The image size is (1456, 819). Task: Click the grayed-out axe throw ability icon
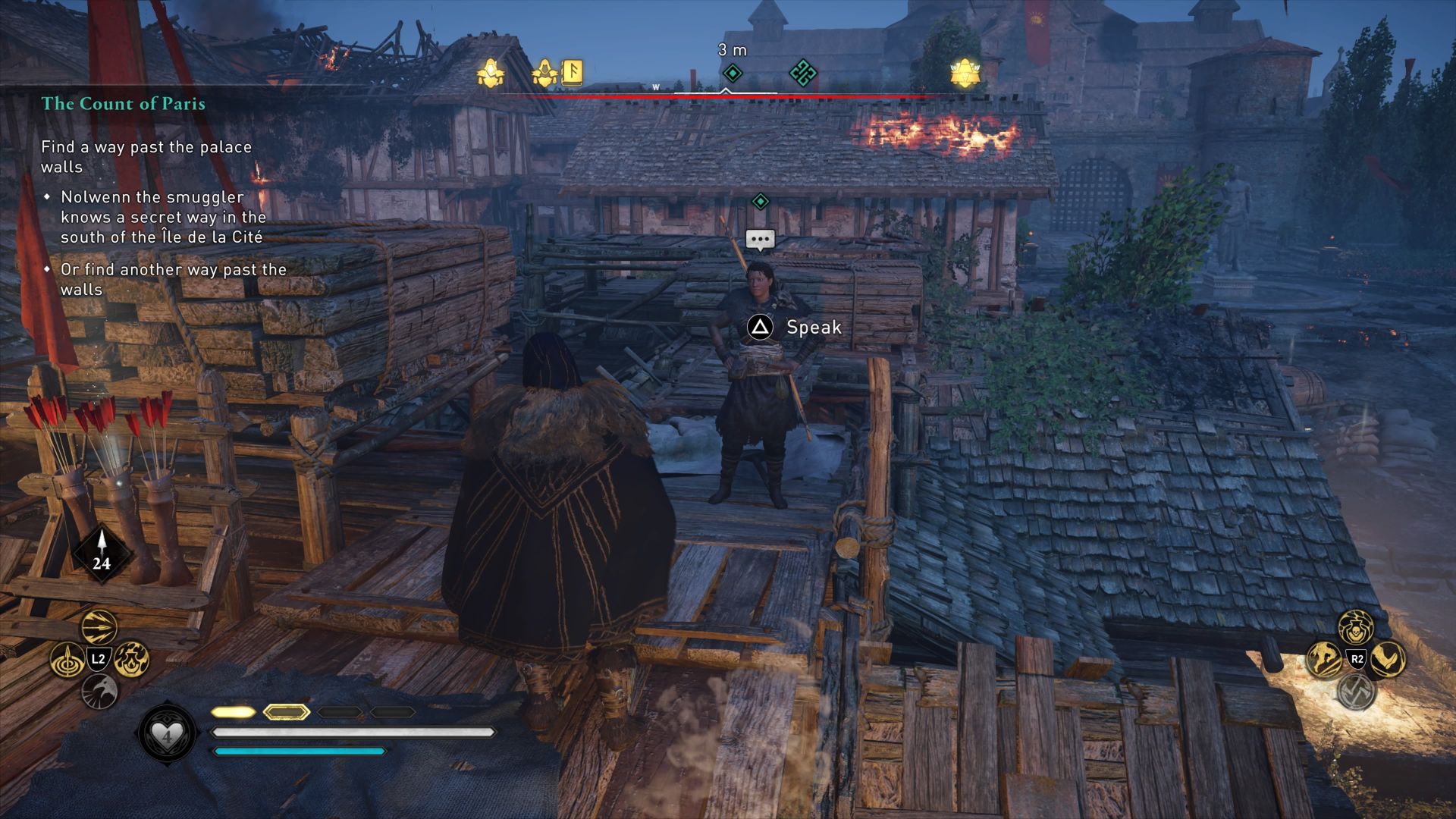tap(1356, 692)
